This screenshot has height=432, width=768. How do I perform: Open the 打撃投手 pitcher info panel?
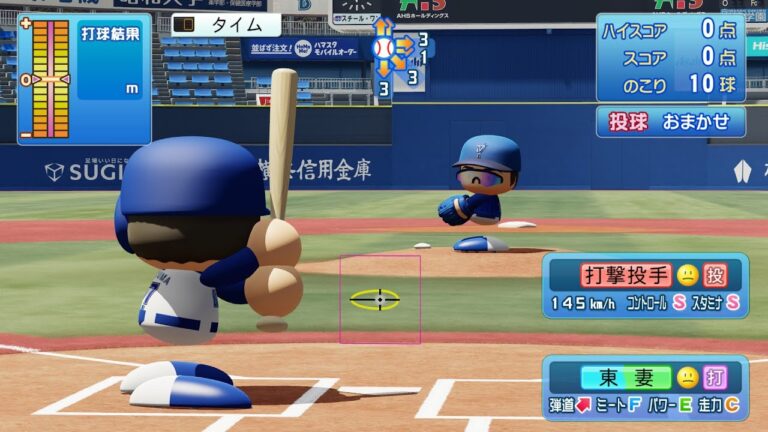(x=645, y=285)
